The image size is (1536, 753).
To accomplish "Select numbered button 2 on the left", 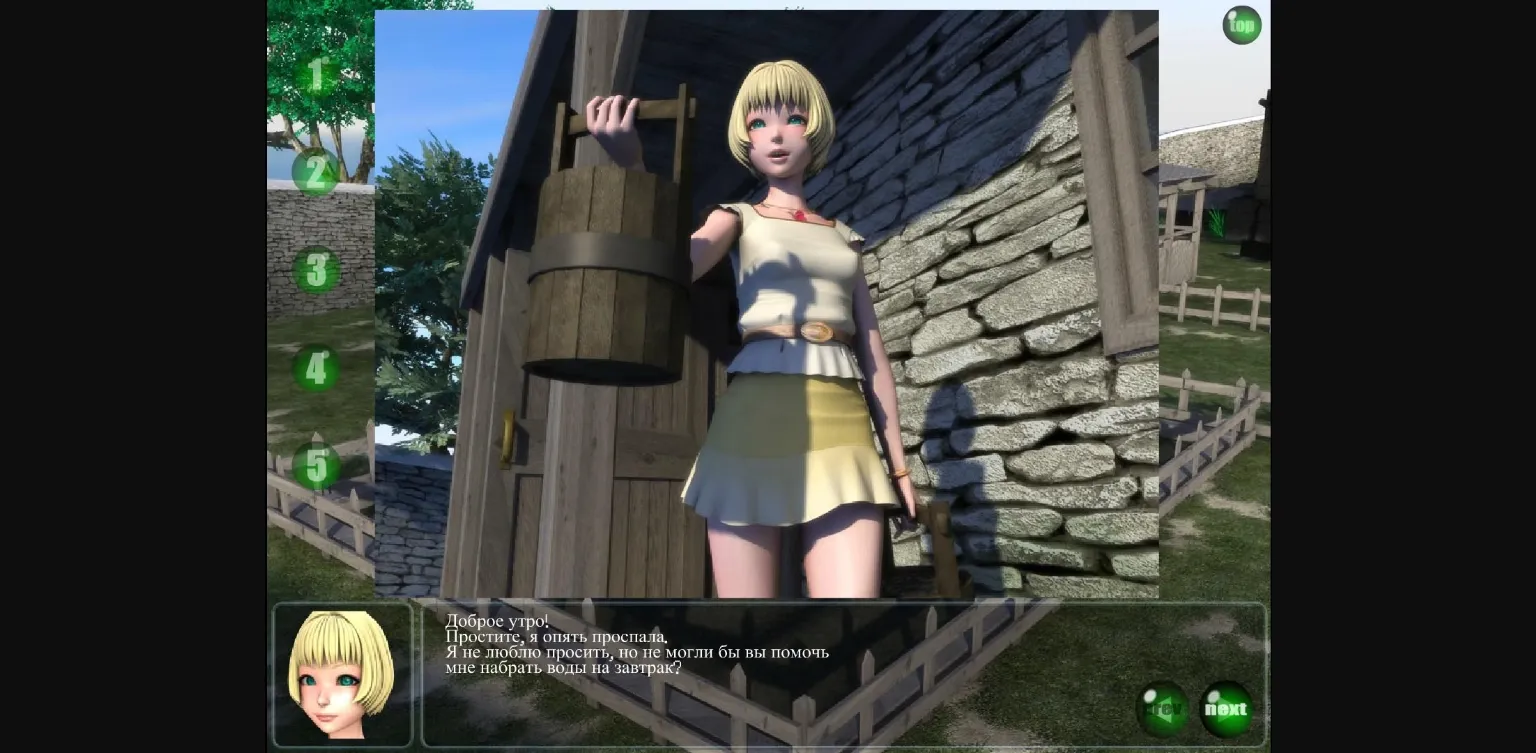I will pyautogui.click(x=316, y=175).
